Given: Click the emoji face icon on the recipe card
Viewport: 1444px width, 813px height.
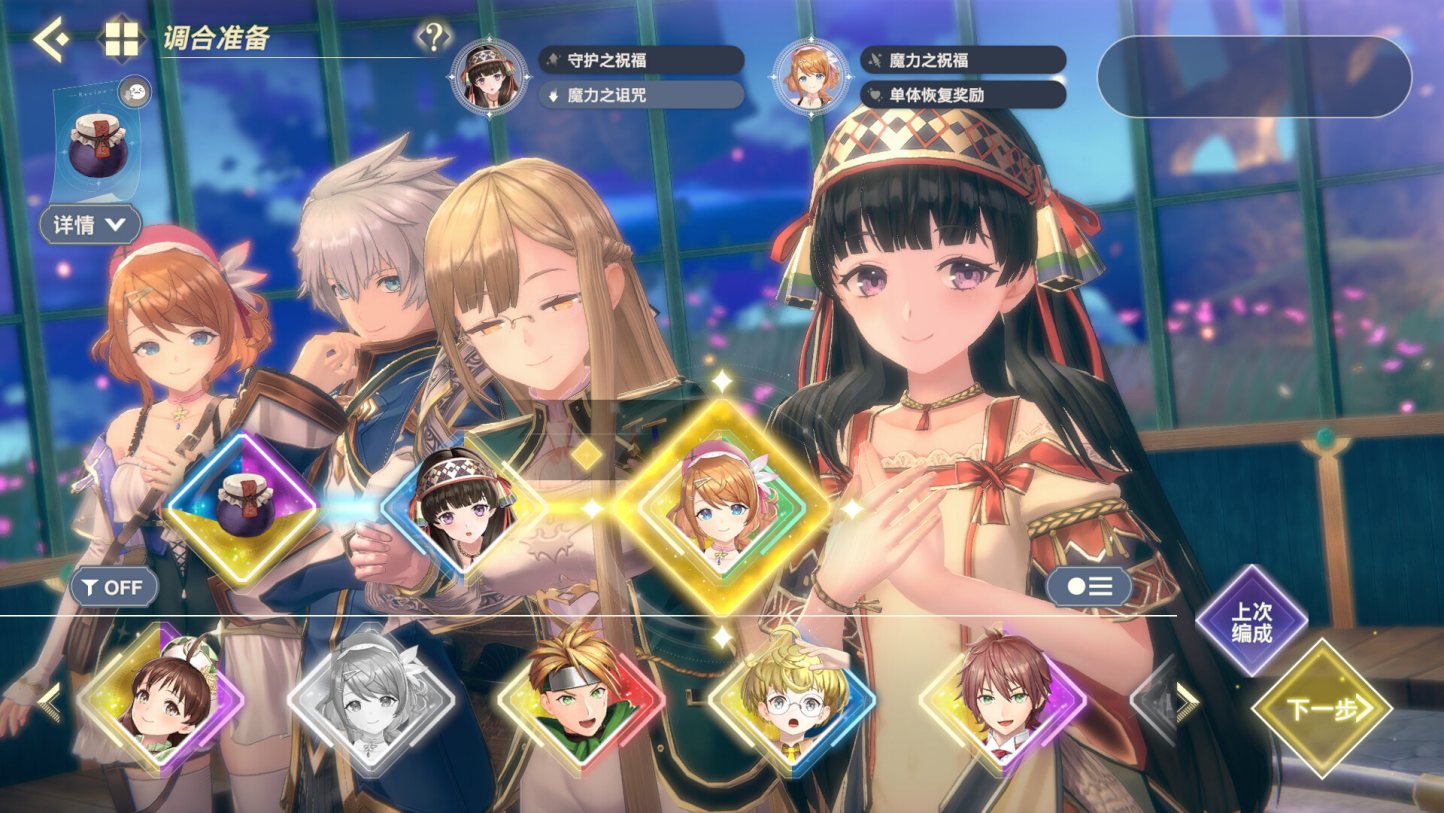Looking at the screenshot, I should (137, 94).
